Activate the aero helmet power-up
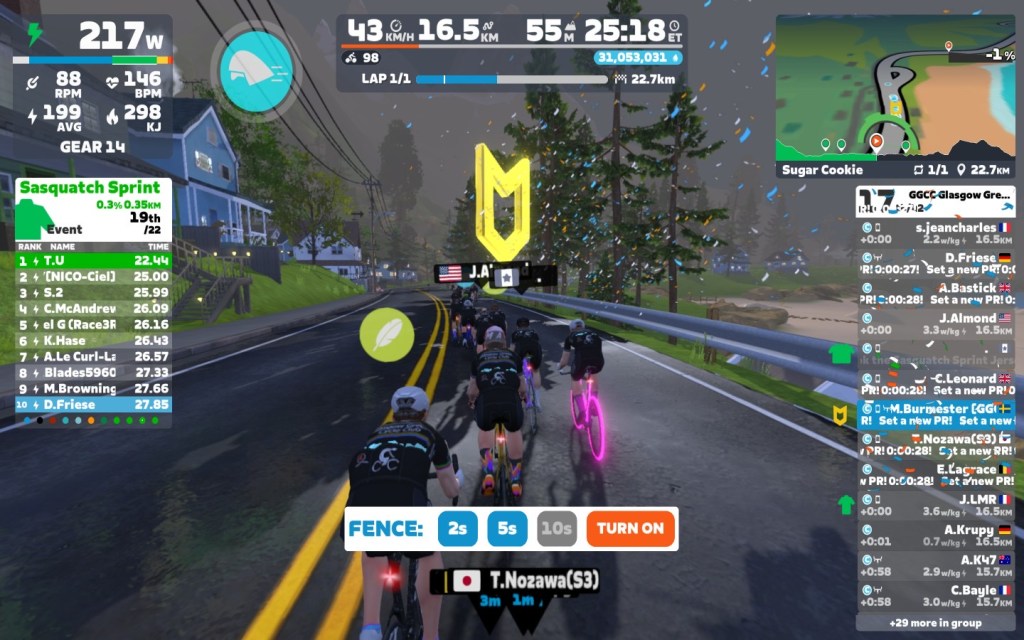1024x640 pixels. point(256,69)
